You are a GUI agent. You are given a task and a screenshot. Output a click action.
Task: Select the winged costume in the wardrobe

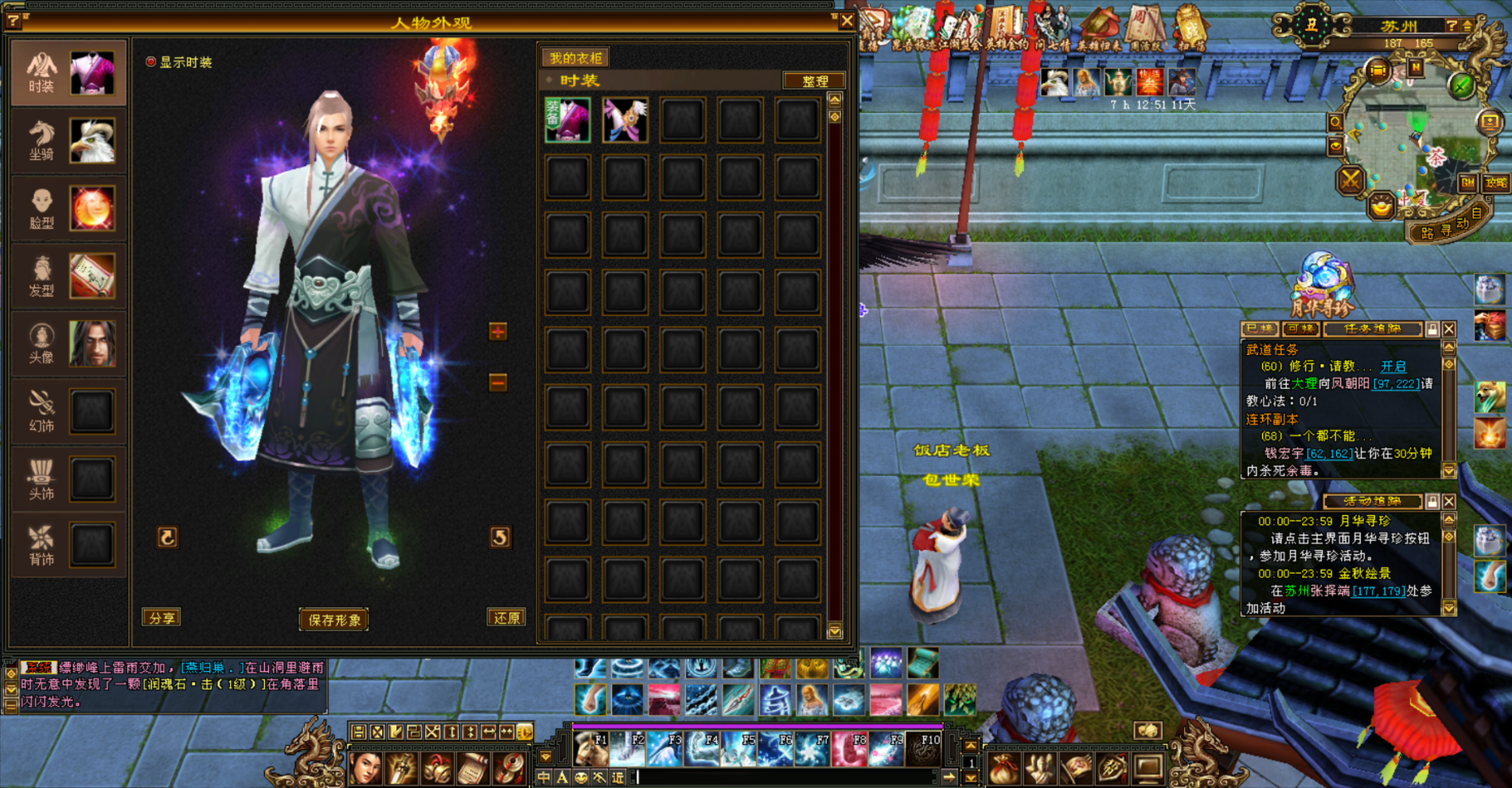[x=625, y=120]
